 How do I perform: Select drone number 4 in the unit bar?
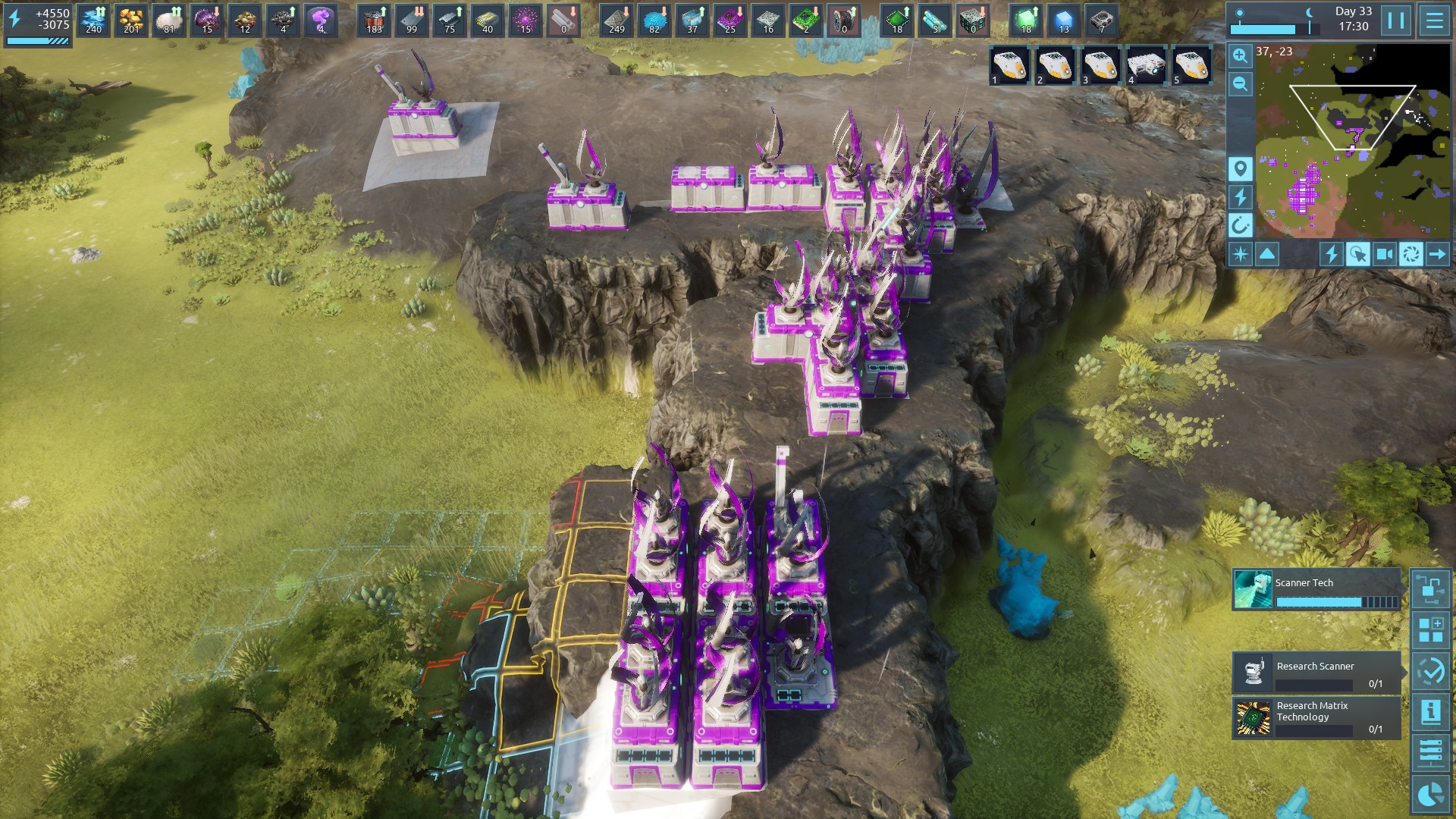(x=1146, y=67)
